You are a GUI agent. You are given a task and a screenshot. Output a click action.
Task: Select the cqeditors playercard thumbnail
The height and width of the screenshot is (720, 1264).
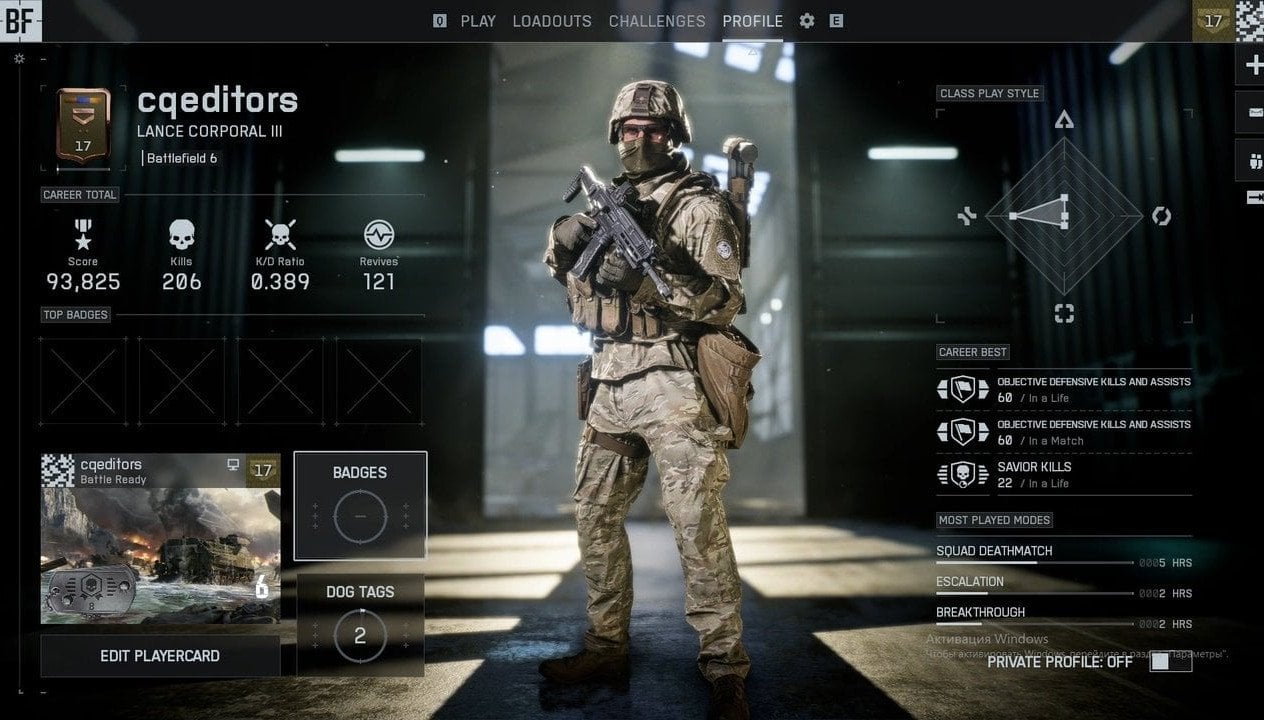click(160, 538)
